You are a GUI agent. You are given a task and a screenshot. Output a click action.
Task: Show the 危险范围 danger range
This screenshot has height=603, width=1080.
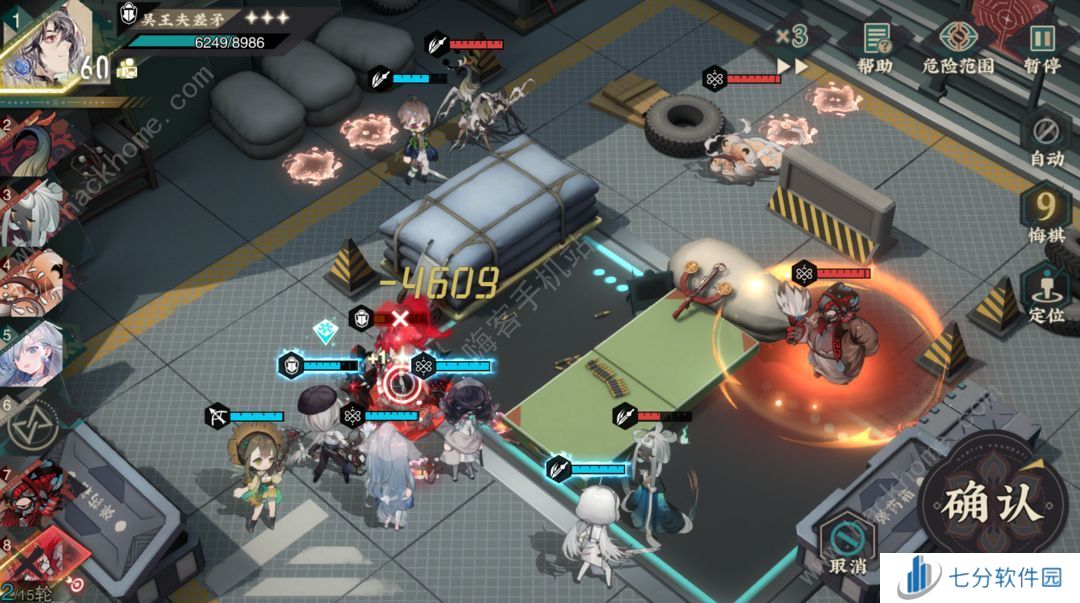pos(958,47)
